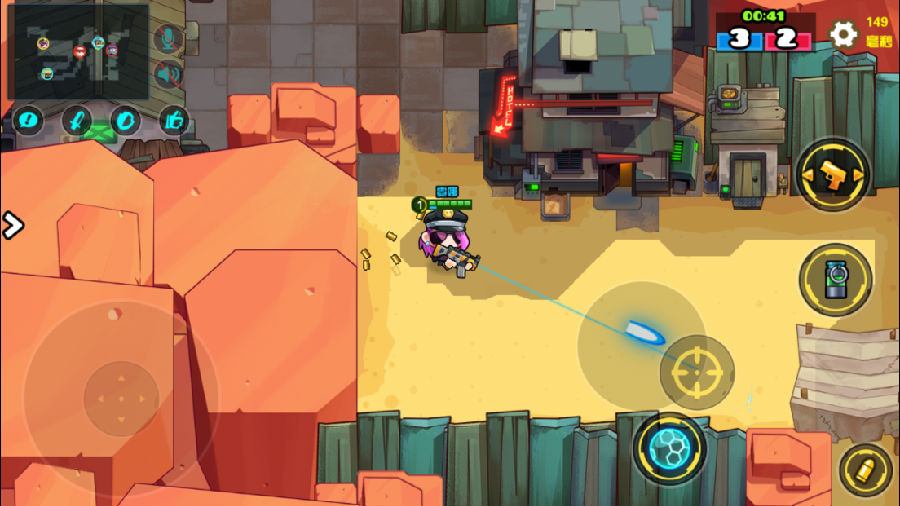Switch weapon with the pistol button
Viewport: 900px width, 506px height.
pos(833,176)
